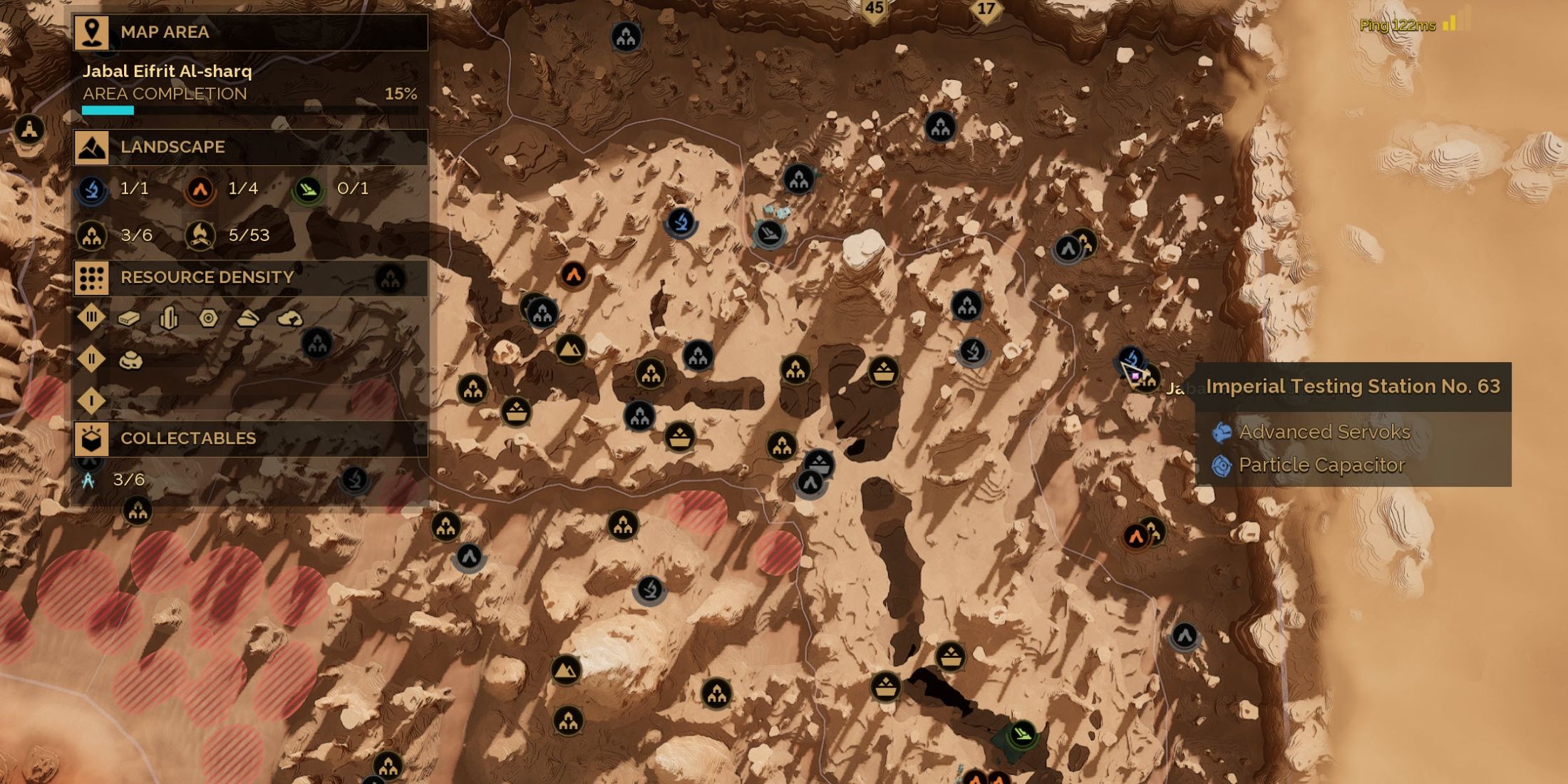Click the green shipwreck marker on the map
Viewport: 1568px width, 784px height.
click(1022, 733)
